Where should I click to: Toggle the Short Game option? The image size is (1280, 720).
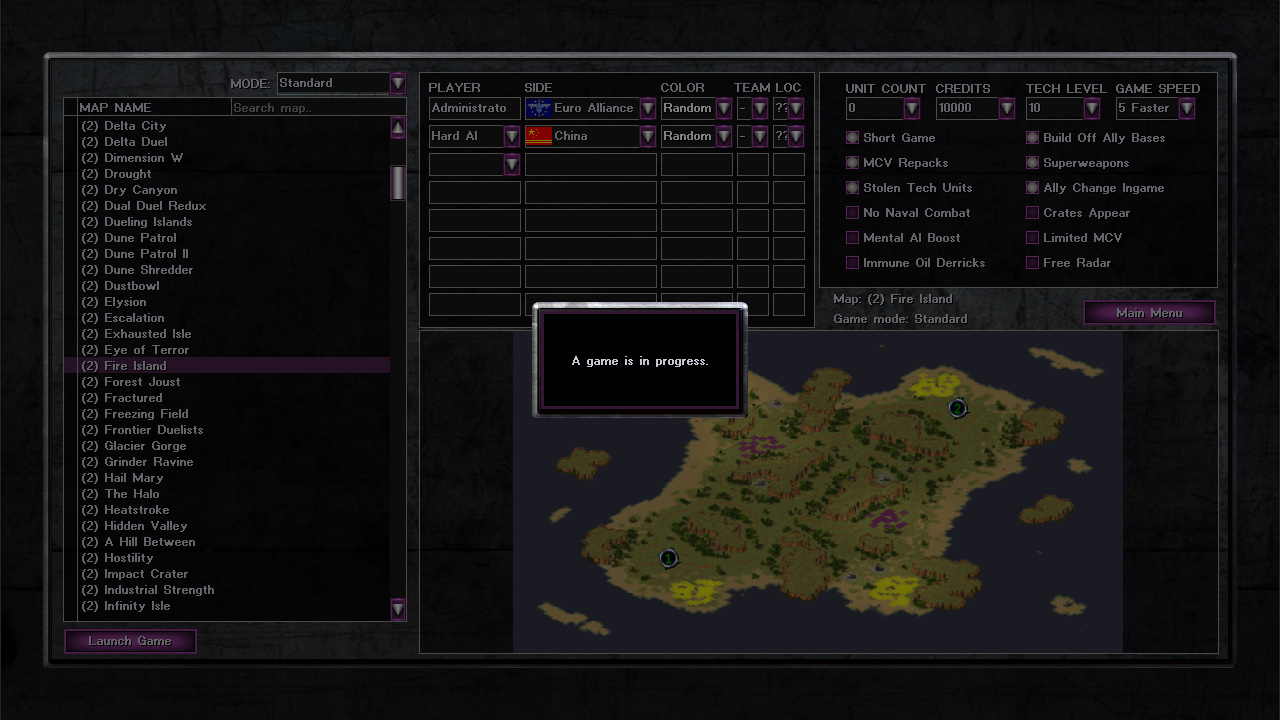click(x=853, y=138)
